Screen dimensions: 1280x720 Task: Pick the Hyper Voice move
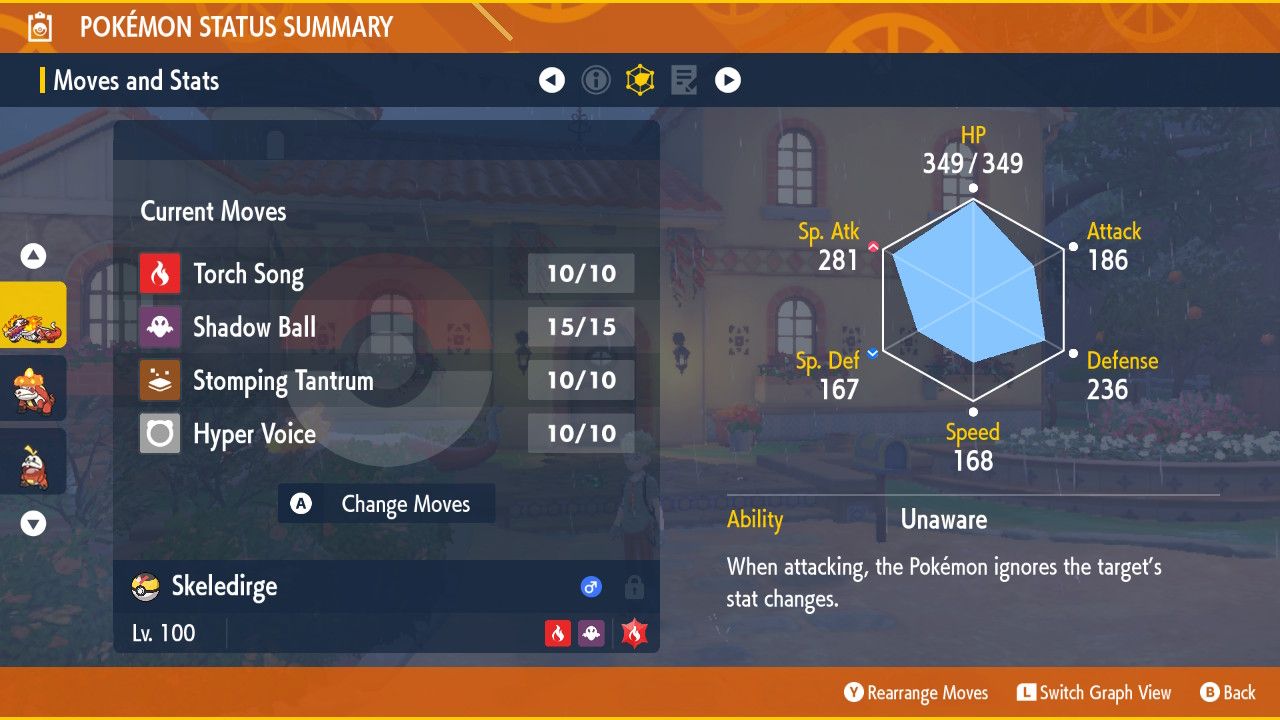[x=254, y=434]
